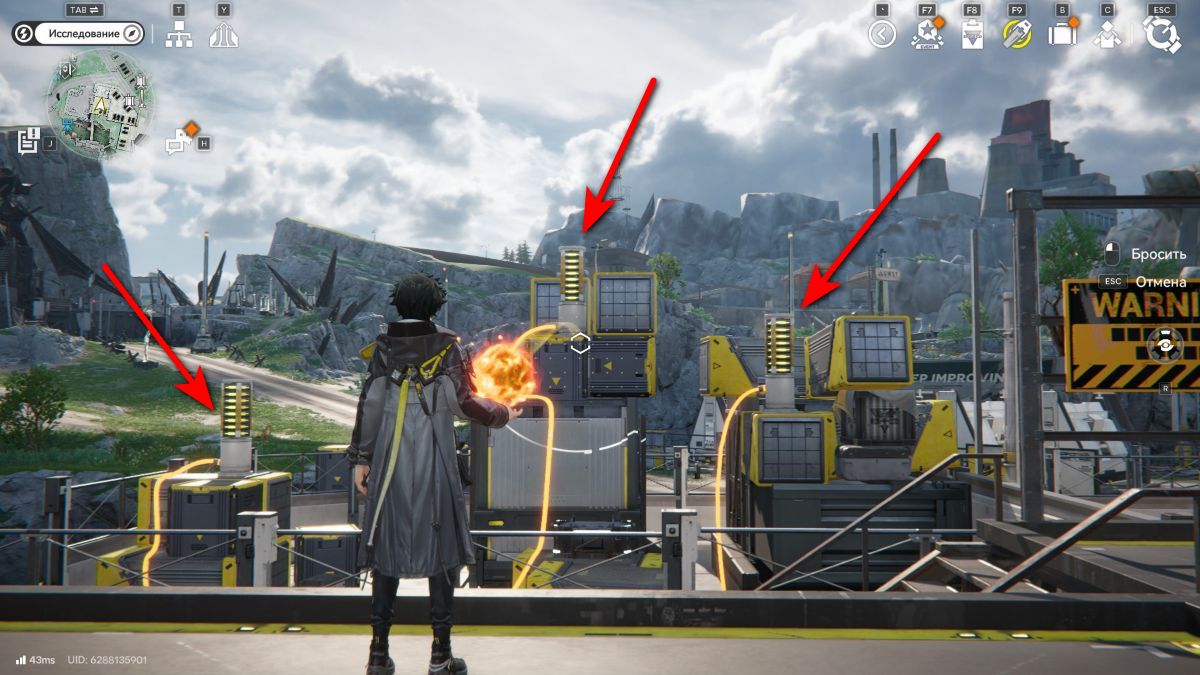
Task: Open the quest log document icon
Action: click(28, 141)
